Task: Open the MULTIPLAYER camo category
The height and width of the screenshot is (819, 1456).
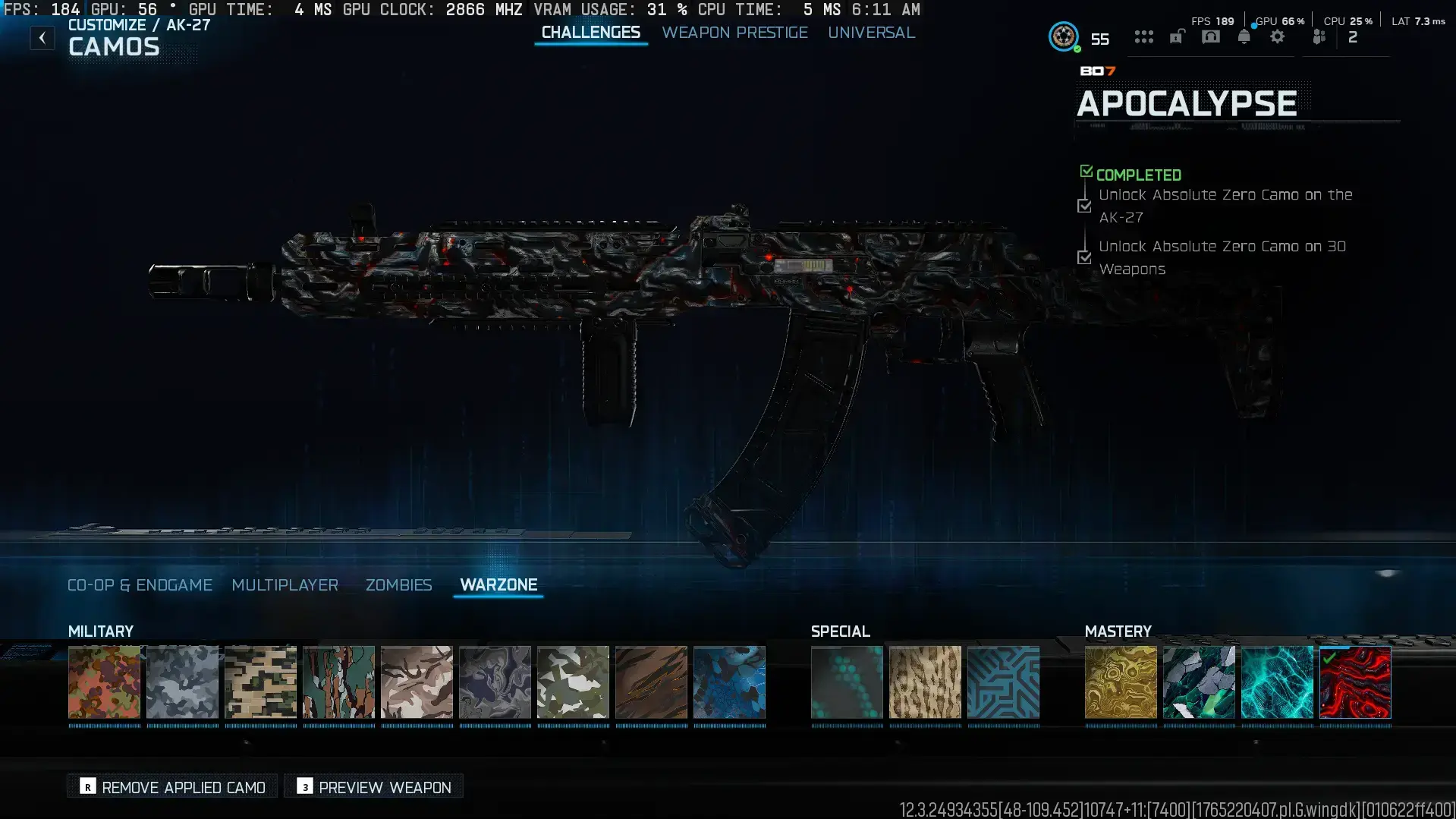Action: tap(285, 584)
